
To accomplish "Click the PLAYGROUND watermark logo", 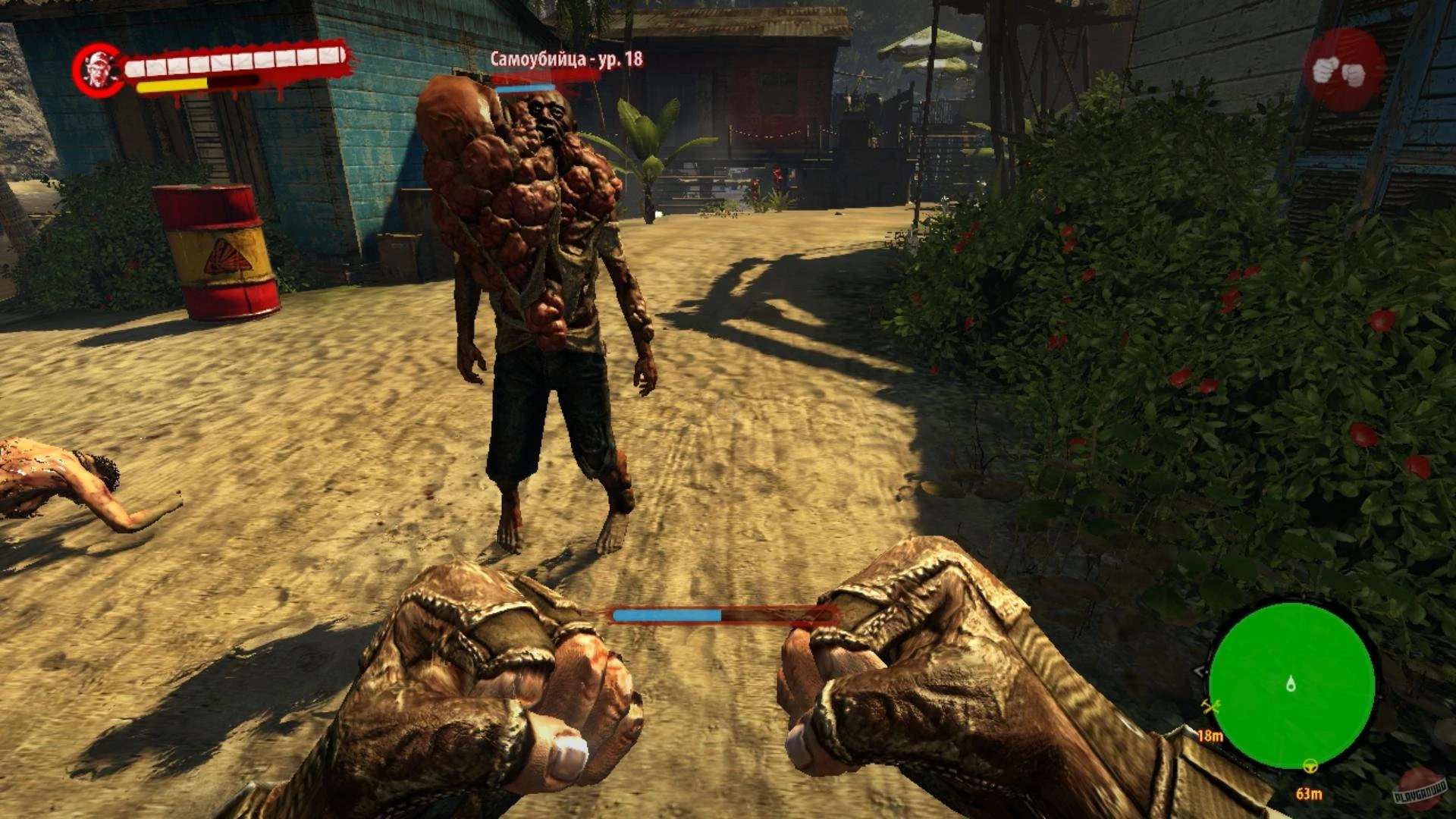I will point(1421,790).
